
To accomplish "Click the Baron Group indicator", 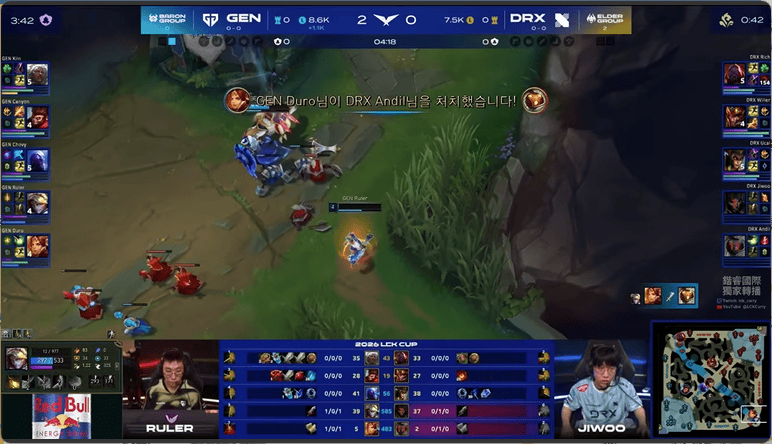I will pos(166,19).
